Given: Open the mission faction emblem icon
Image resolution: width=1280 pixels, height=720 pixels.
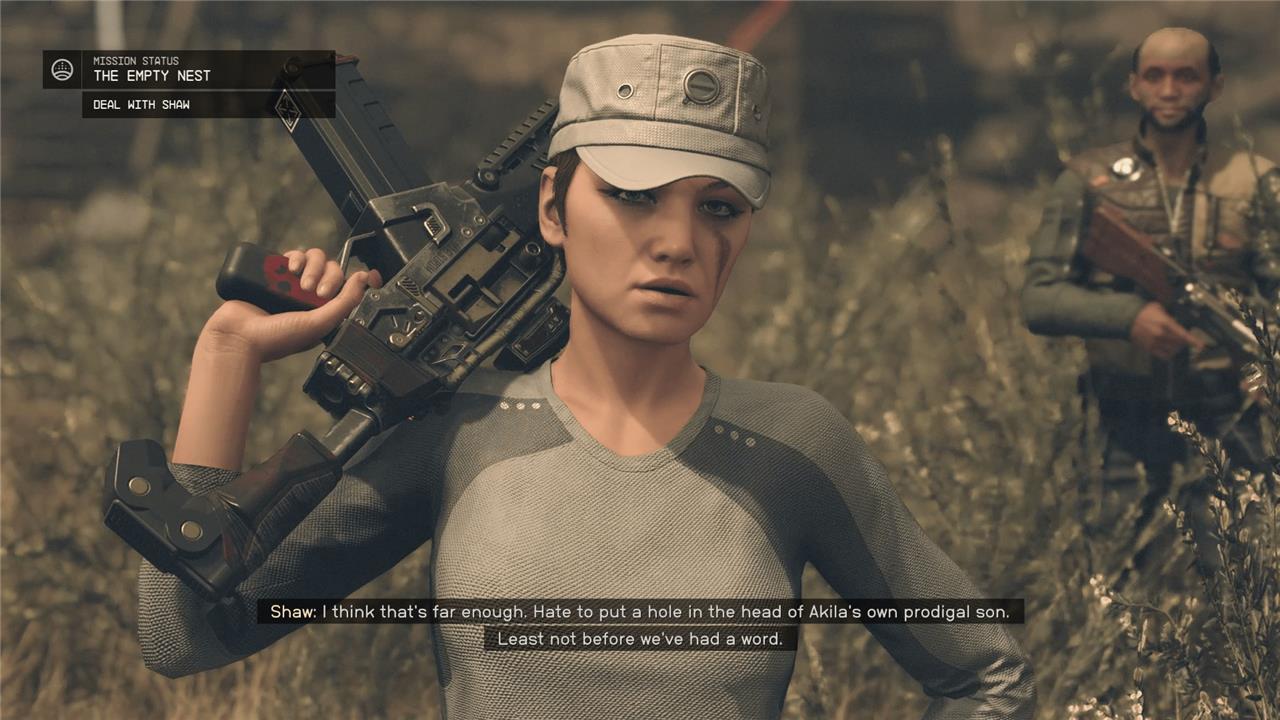Looking at the screenshot, I should [x=62, y=70].
